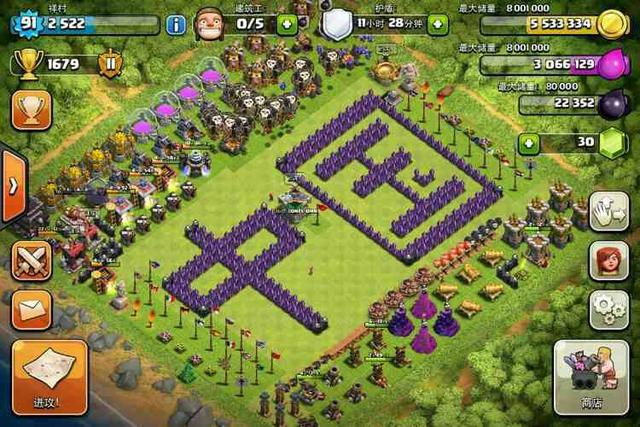Open the red-haired villager profile button
The height and width of the screenshot is (427, 640).
[608, 259]
